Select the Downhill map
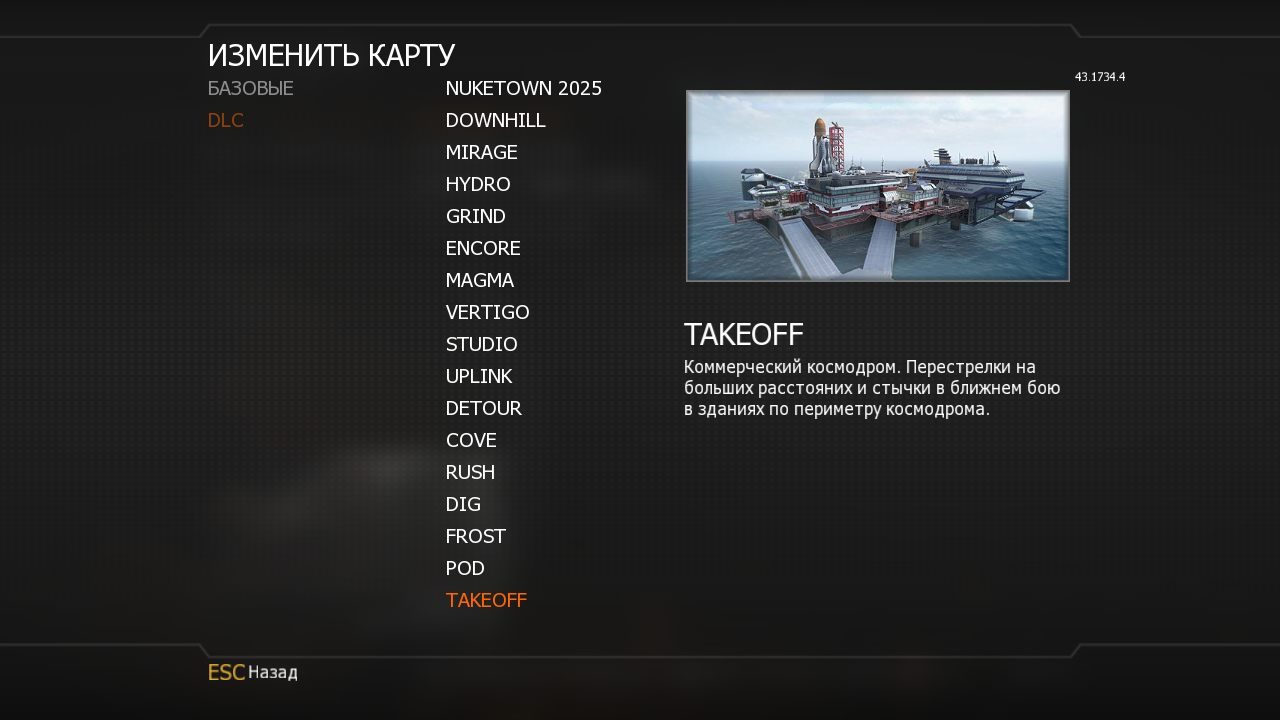This screenshot has height=720, width=1280. [495, 121]
